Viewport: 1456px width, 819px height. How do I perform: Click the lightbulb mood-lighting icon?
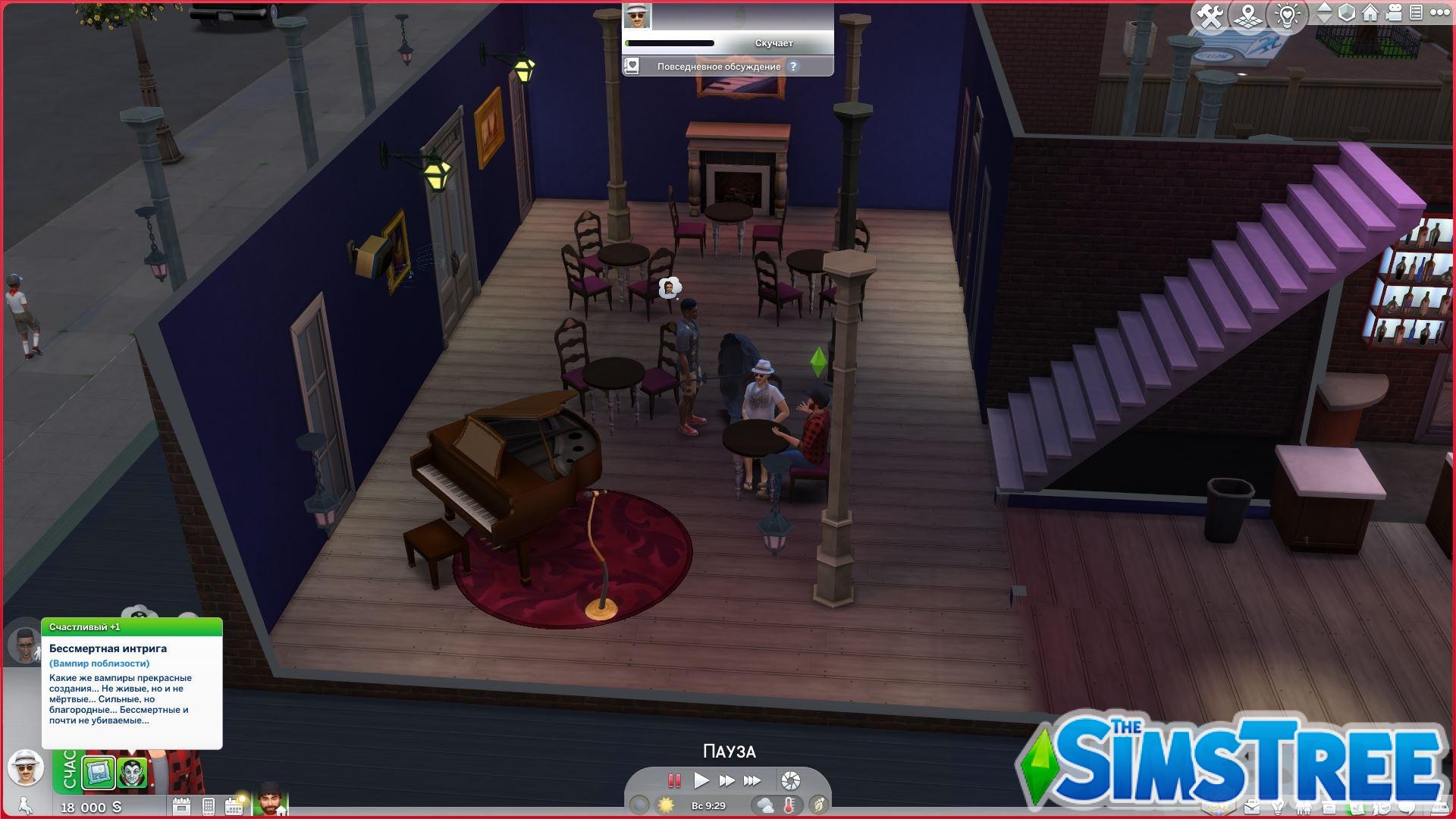point(1287,13)
